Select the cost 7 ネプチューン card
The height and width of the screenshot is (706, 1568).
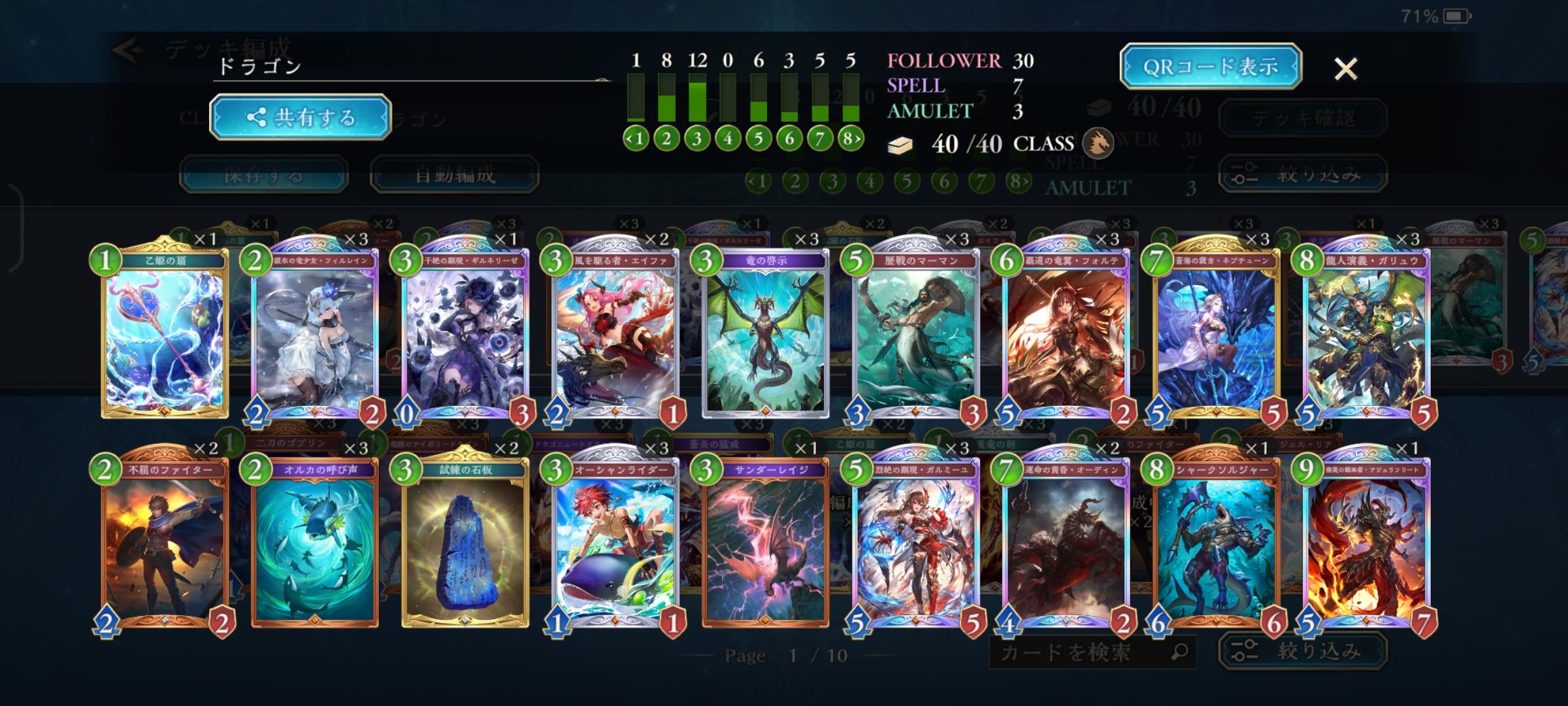point(1217,333)
